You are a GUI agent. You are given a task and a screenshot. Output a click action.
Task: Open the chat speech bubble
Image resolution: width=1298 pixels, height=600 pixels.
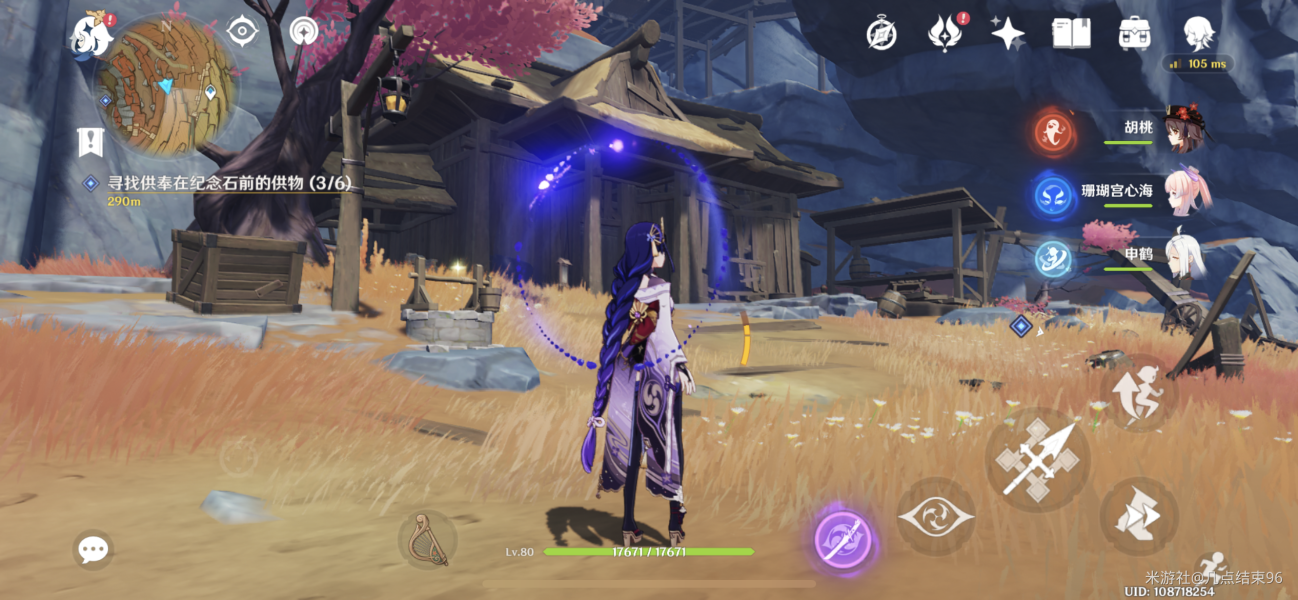click(x=93, y=549)
